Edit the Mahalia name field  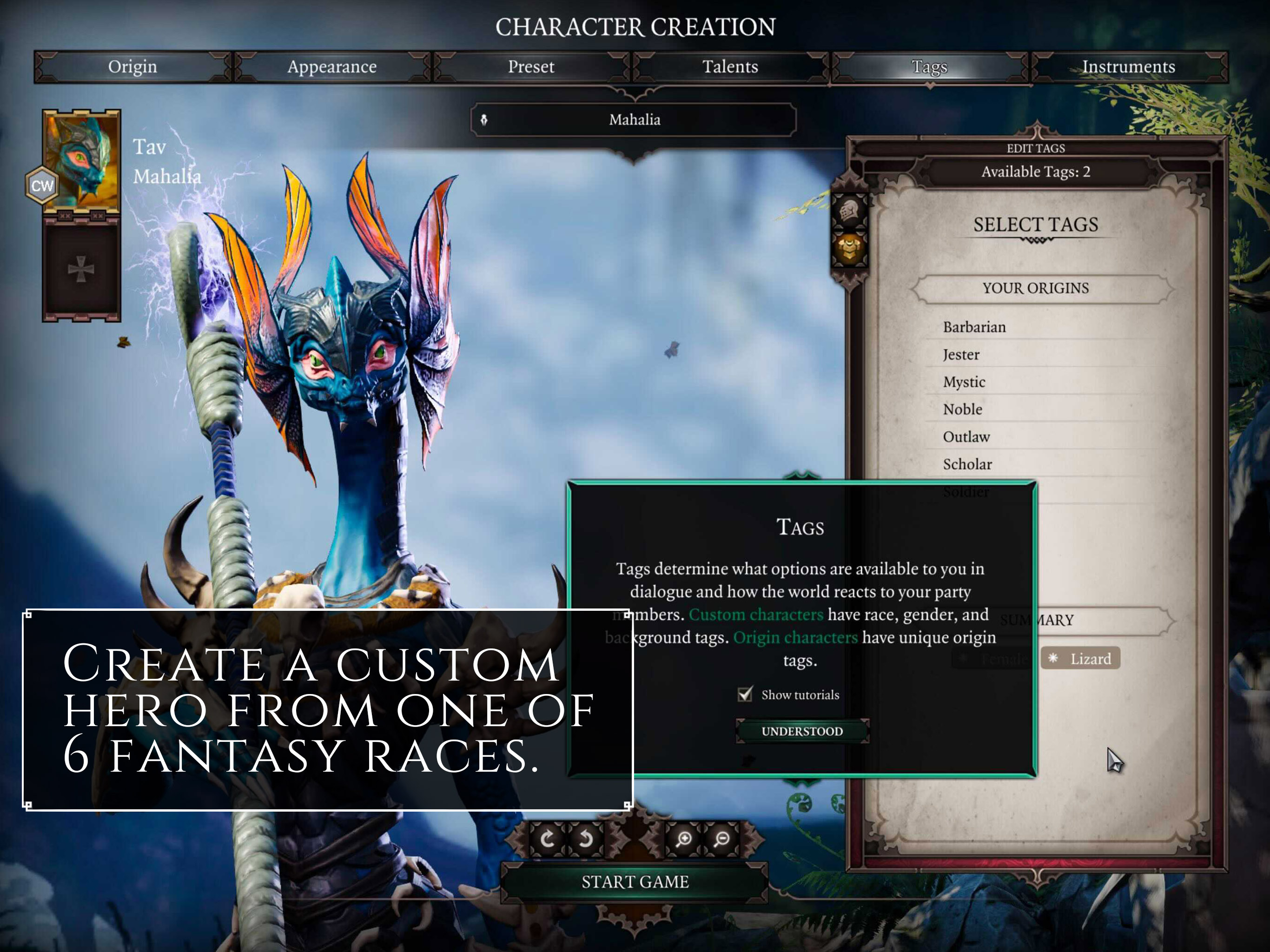point(634,119)
